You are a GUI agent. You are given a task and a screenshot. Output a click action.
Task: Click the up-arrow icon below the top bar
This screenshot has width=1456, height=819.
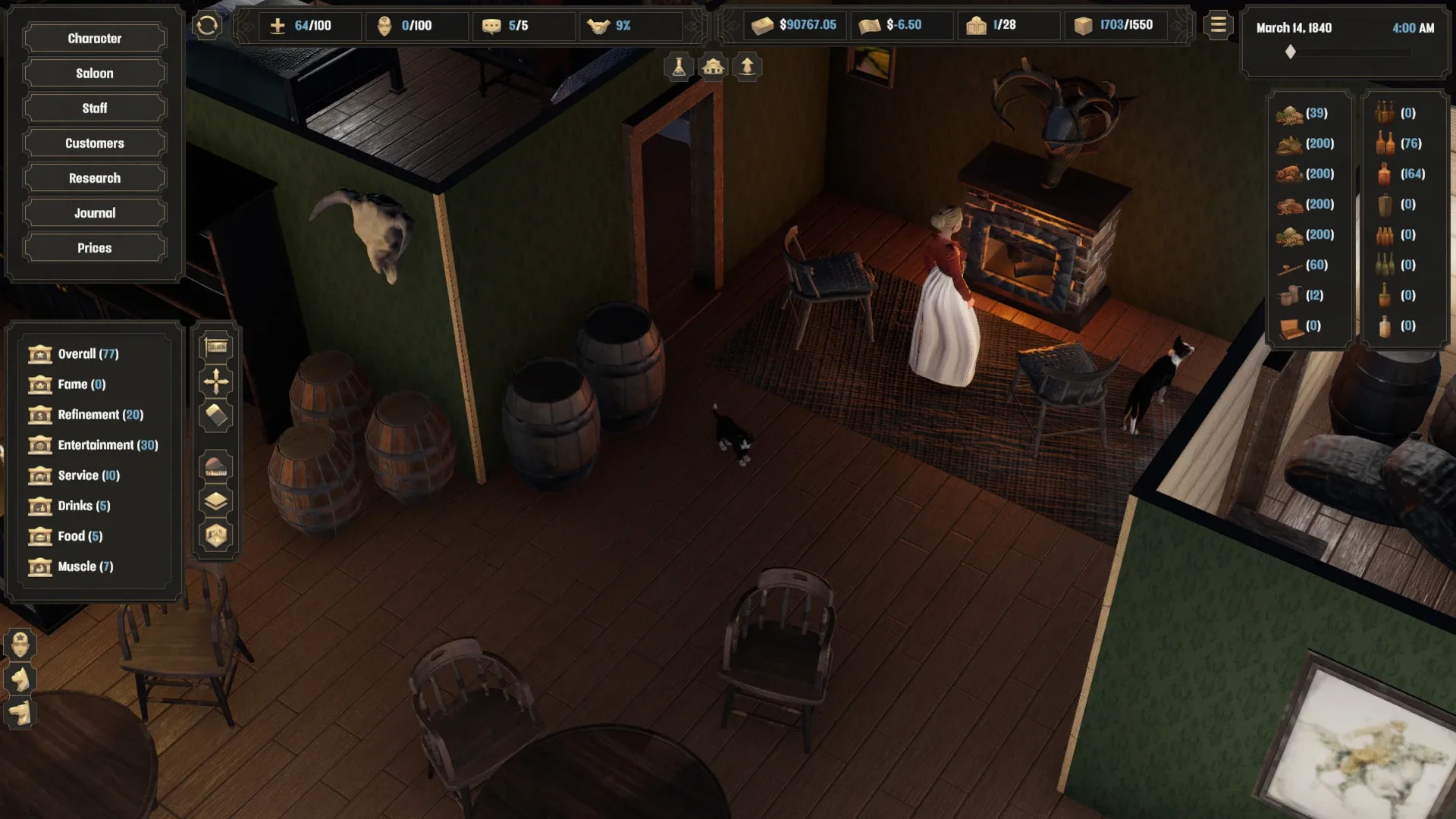pos(747,67)
